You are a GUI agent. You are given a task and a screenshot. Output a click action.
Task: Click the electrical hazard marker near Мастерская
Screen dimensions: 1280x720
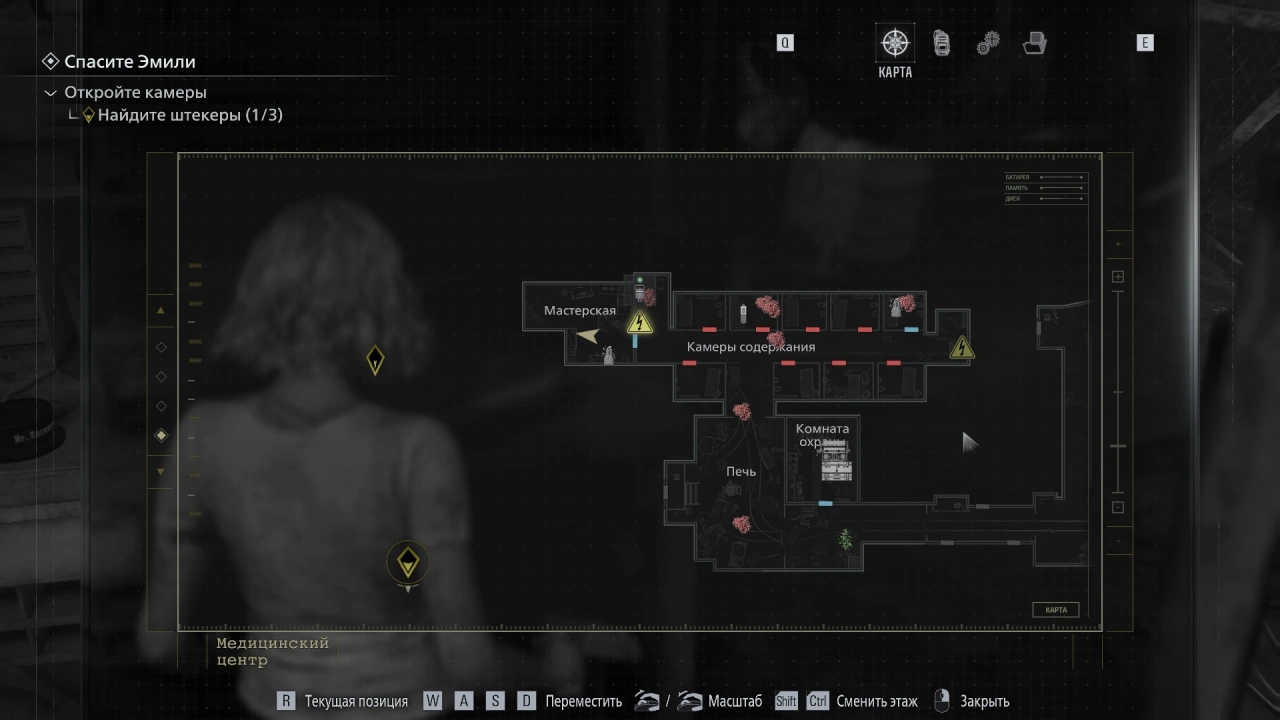[639, 322]
